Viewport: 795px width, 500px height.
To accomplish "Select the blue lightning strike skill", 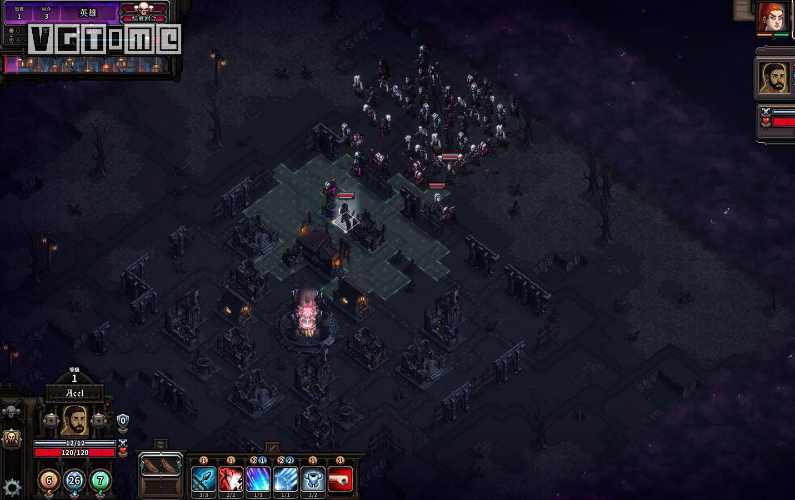I will [x=285, y=479].
